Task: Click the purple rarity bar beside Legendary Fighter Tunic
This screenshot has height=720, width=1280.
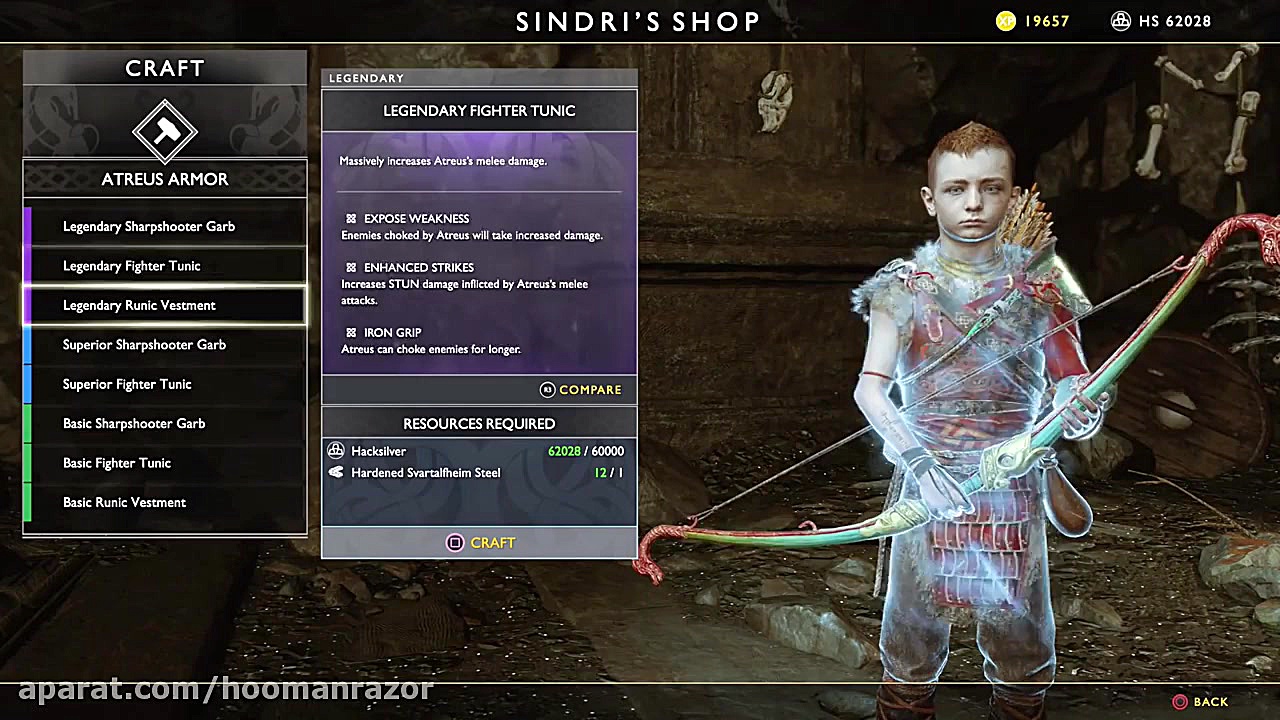Action: point(28,265)
